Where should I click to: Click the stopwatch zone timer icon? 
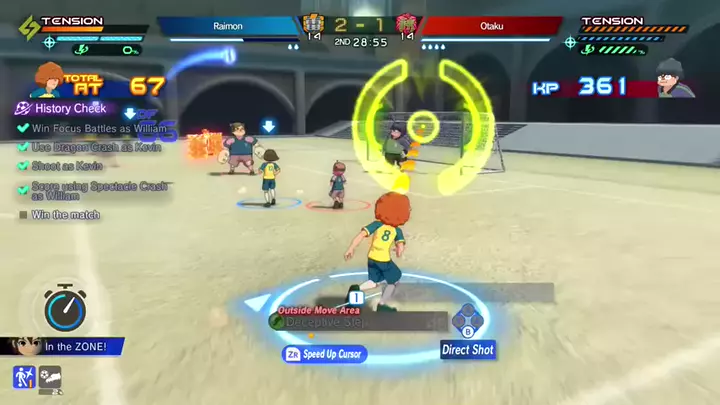[x=65, y=309]
